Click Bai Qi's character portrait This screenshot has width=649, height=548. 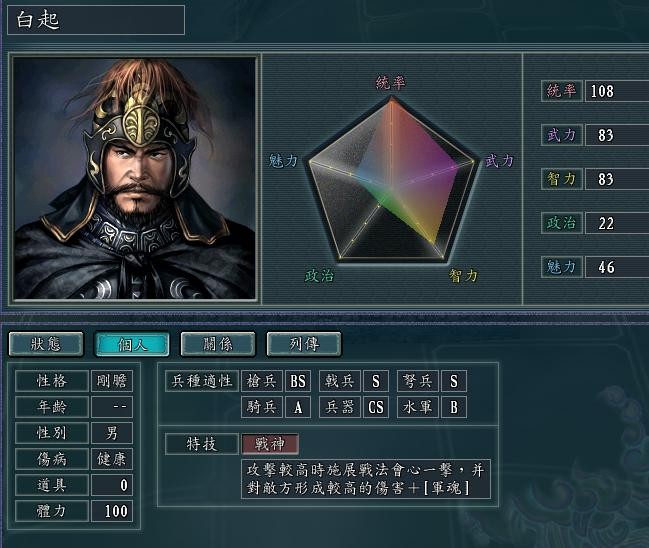(x=134, y=178)
